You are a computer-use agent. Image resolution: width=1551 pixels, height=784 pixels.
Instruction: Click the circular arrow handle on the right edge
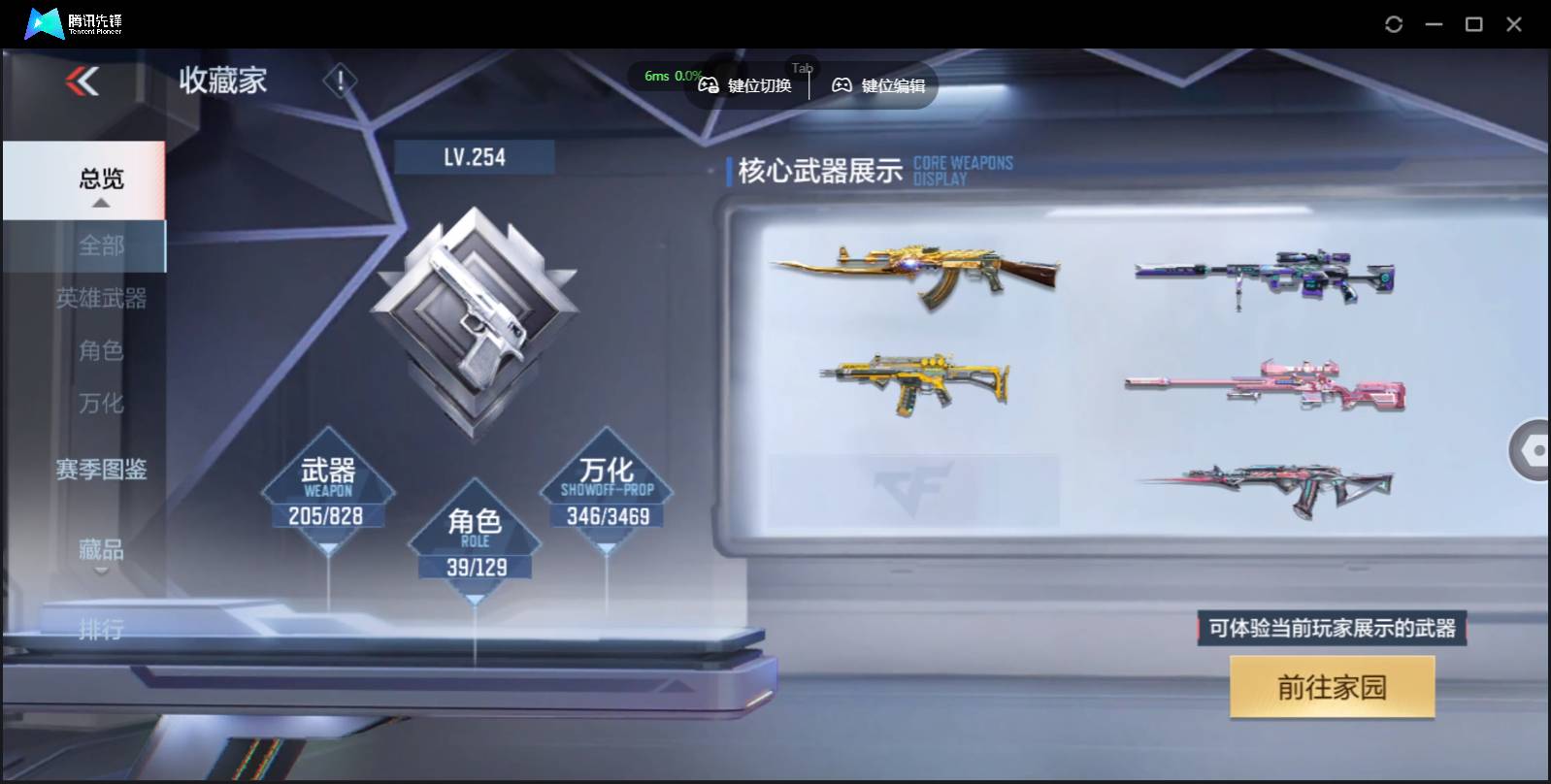(x=1532, y=449)
